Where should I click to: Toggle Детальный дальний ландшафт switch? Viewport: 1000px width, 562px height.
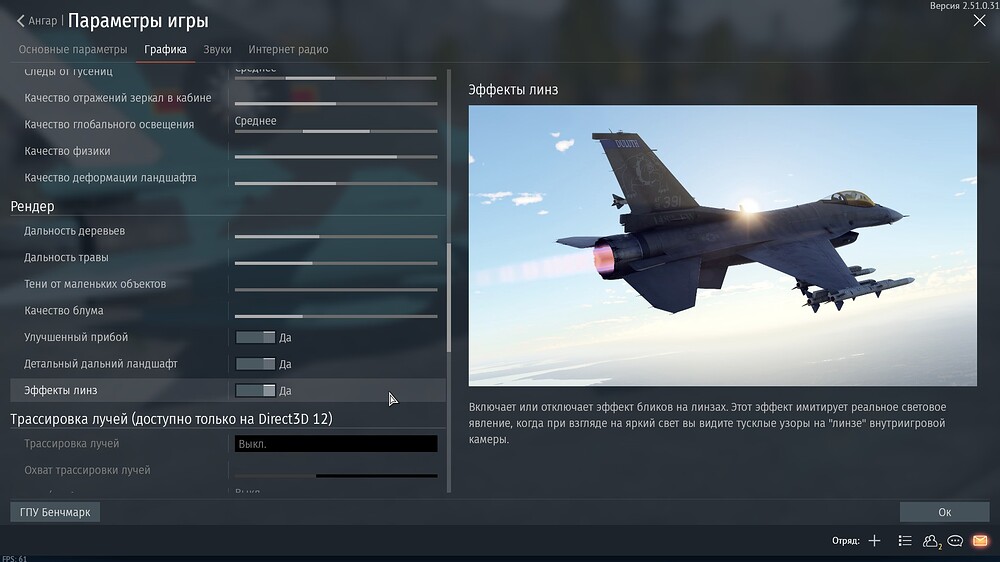pyautogui.click(x=255, y=364)
